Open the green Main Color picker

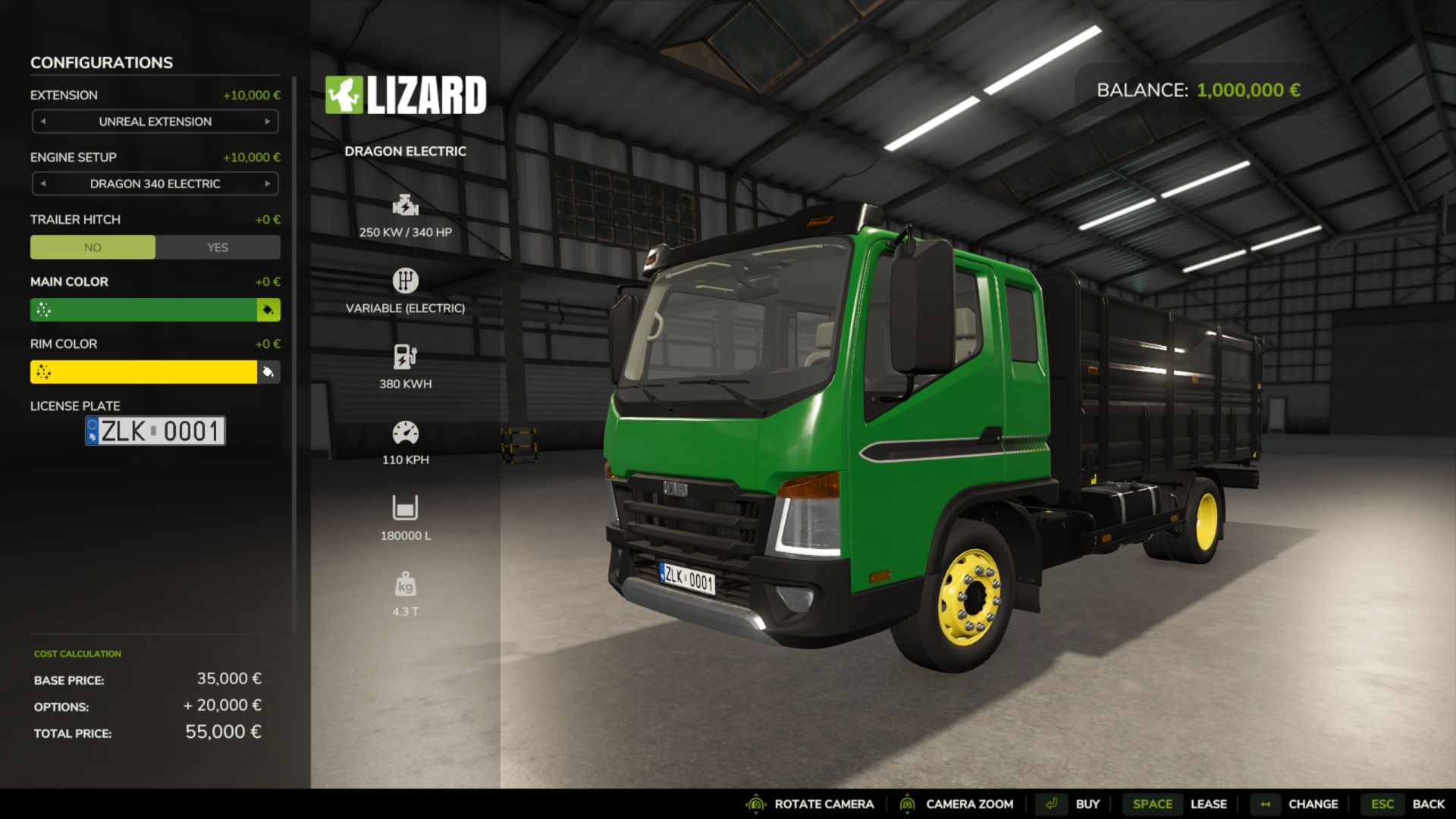point(144,309)
